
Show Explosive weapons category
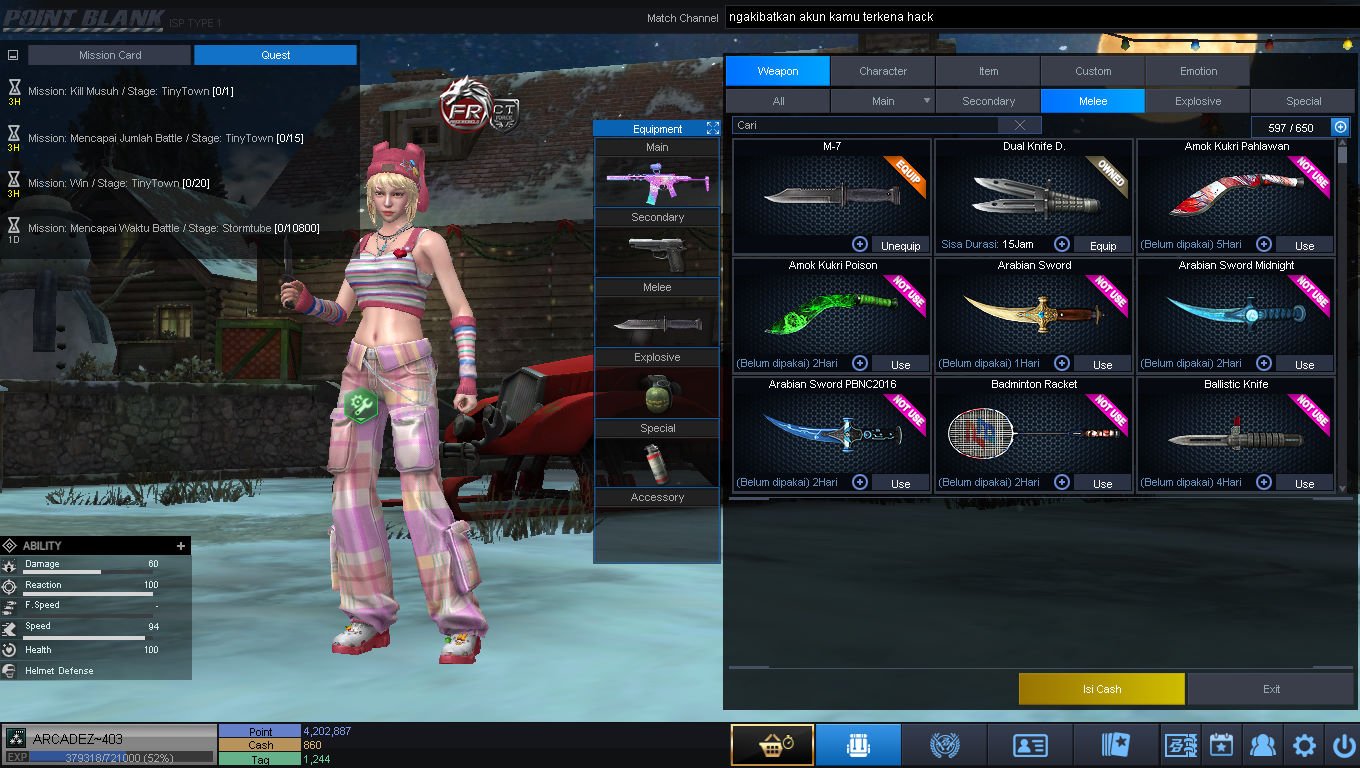(1198, 101)
